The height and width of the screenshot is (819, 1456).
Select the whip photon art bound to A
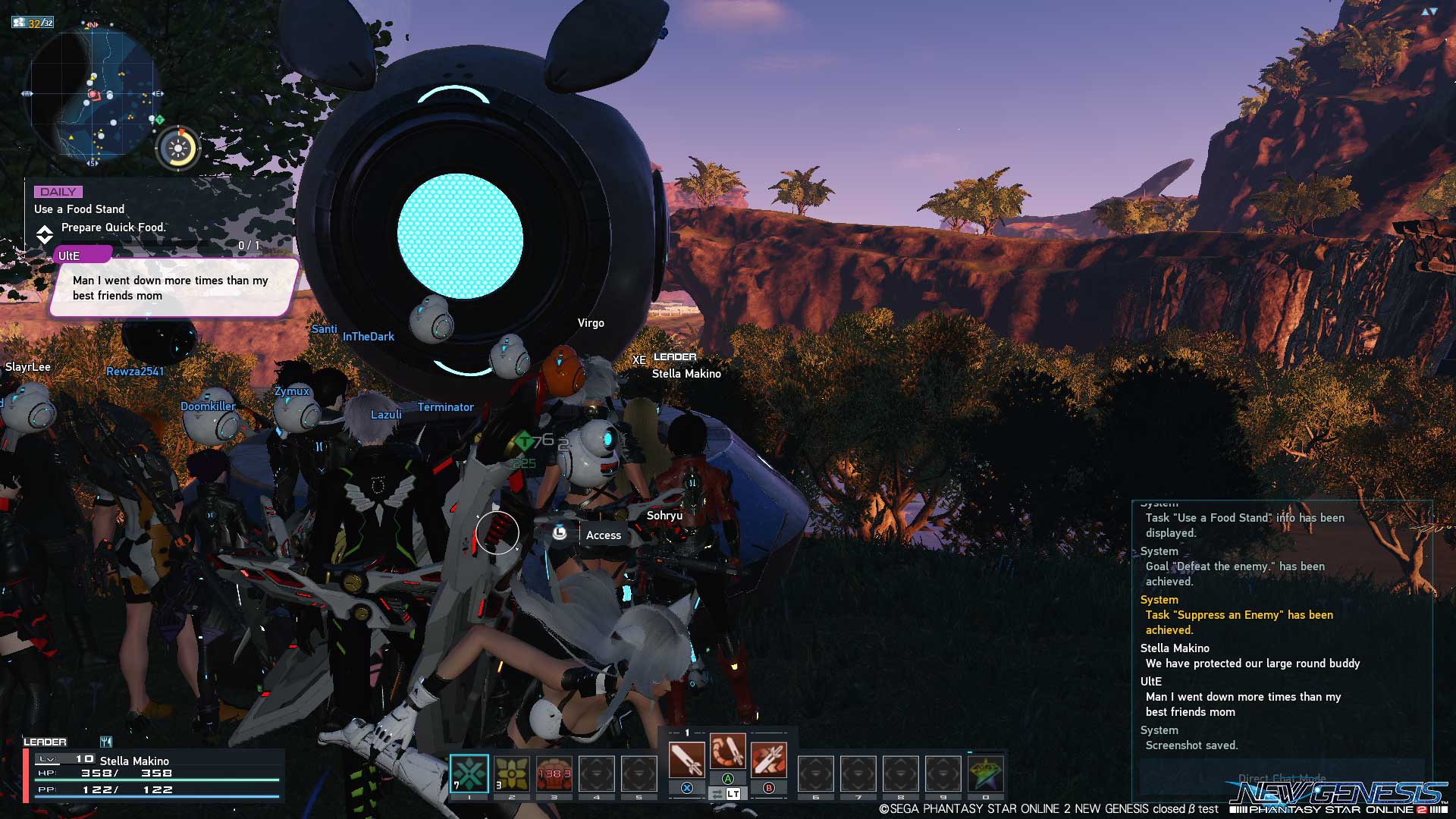(728, 753)
